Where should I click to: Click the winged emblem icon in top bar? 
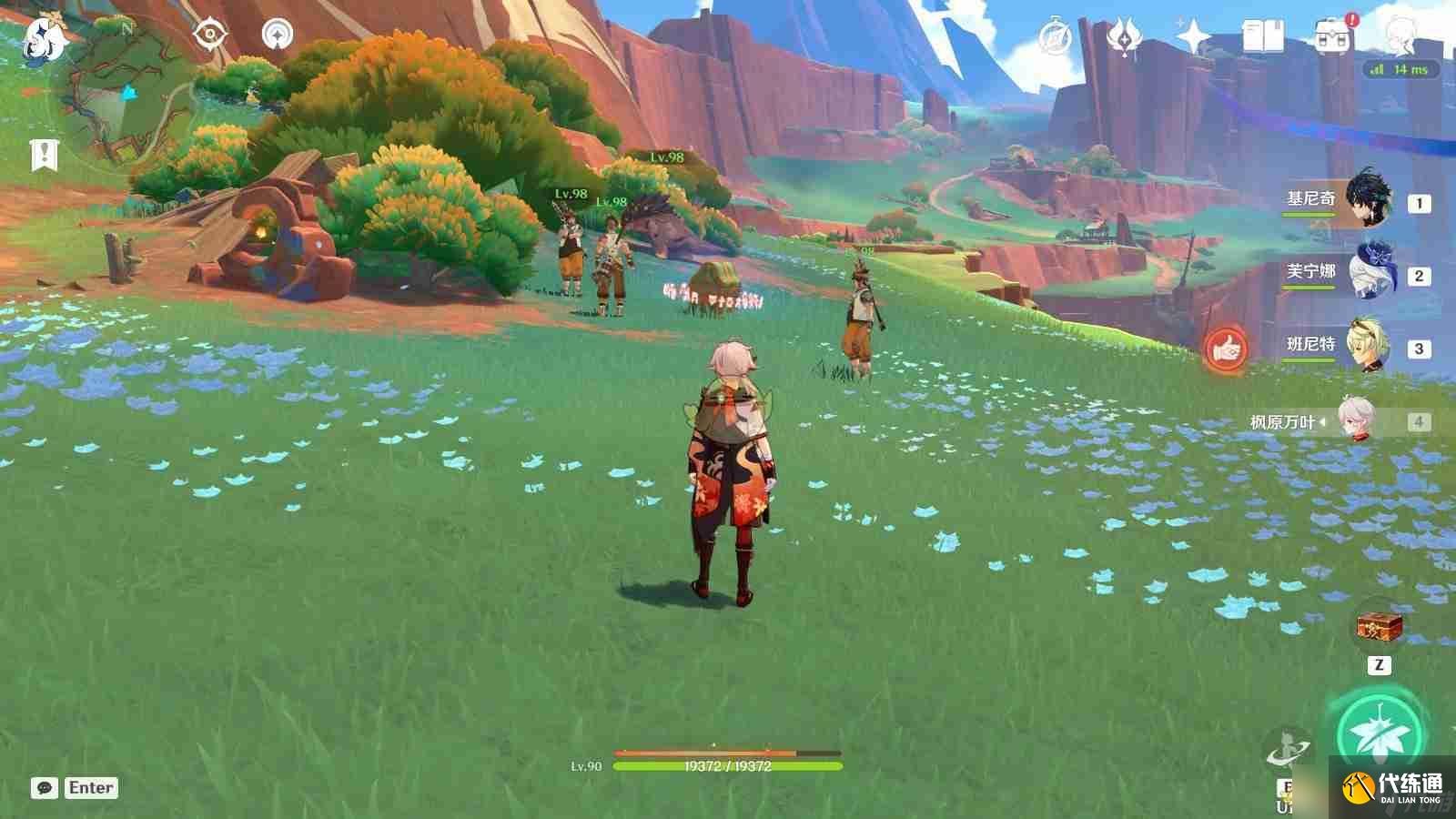1124,37
